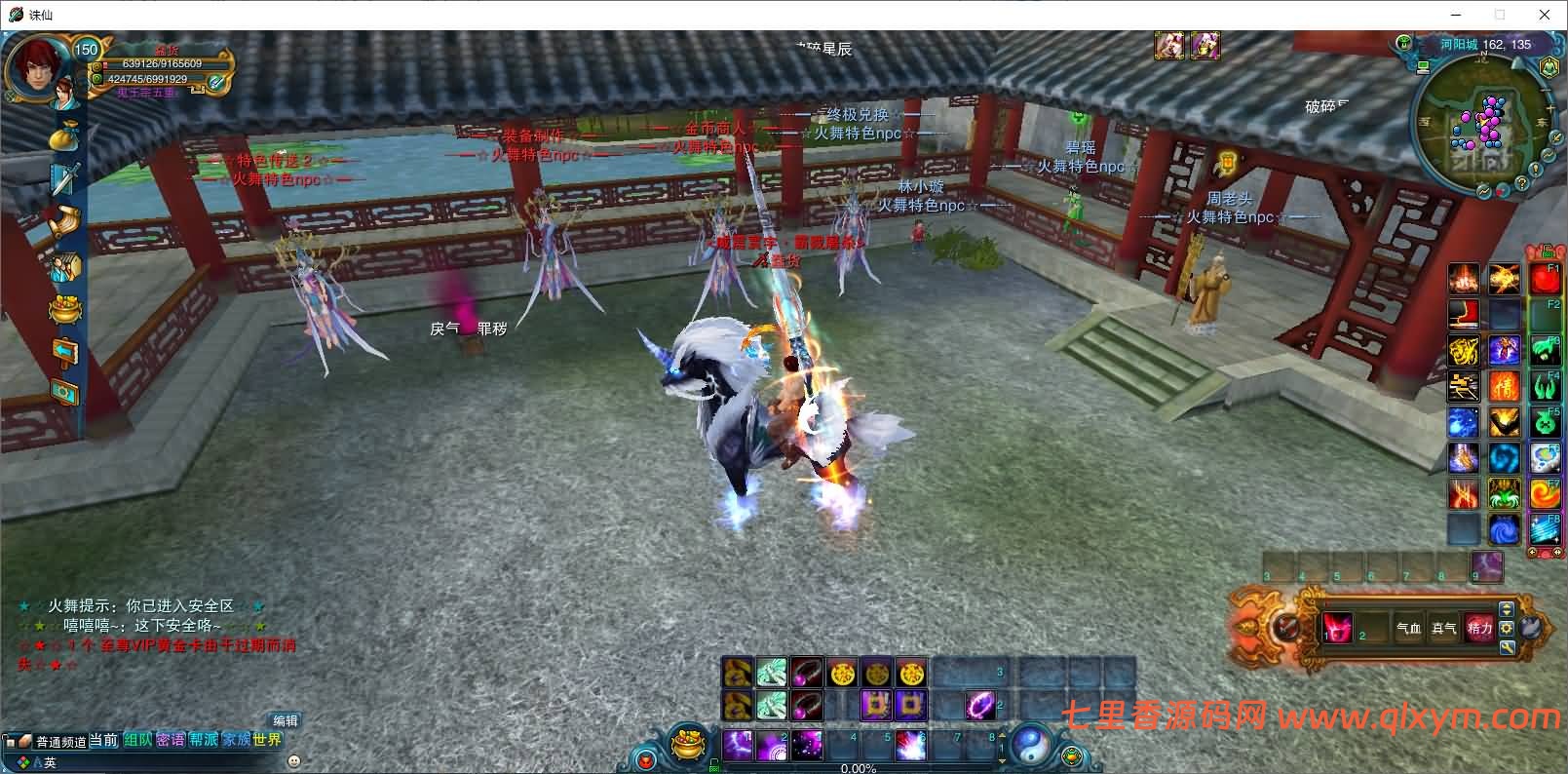Click the 0.00% experience progress bar
Viewport: 1568px width, 774px height.
coord(858,768)
